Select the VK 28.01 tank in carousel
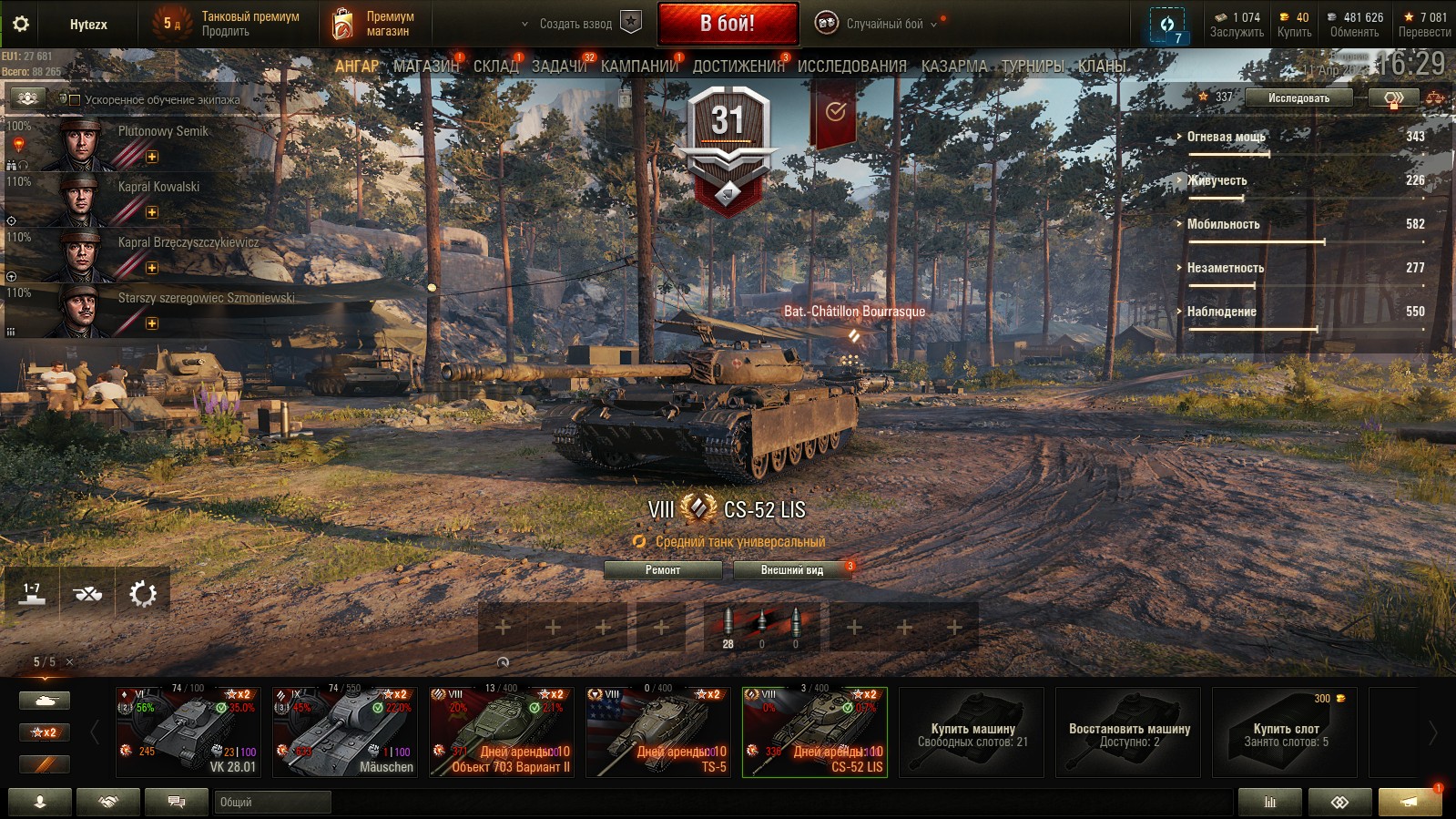 188,732
